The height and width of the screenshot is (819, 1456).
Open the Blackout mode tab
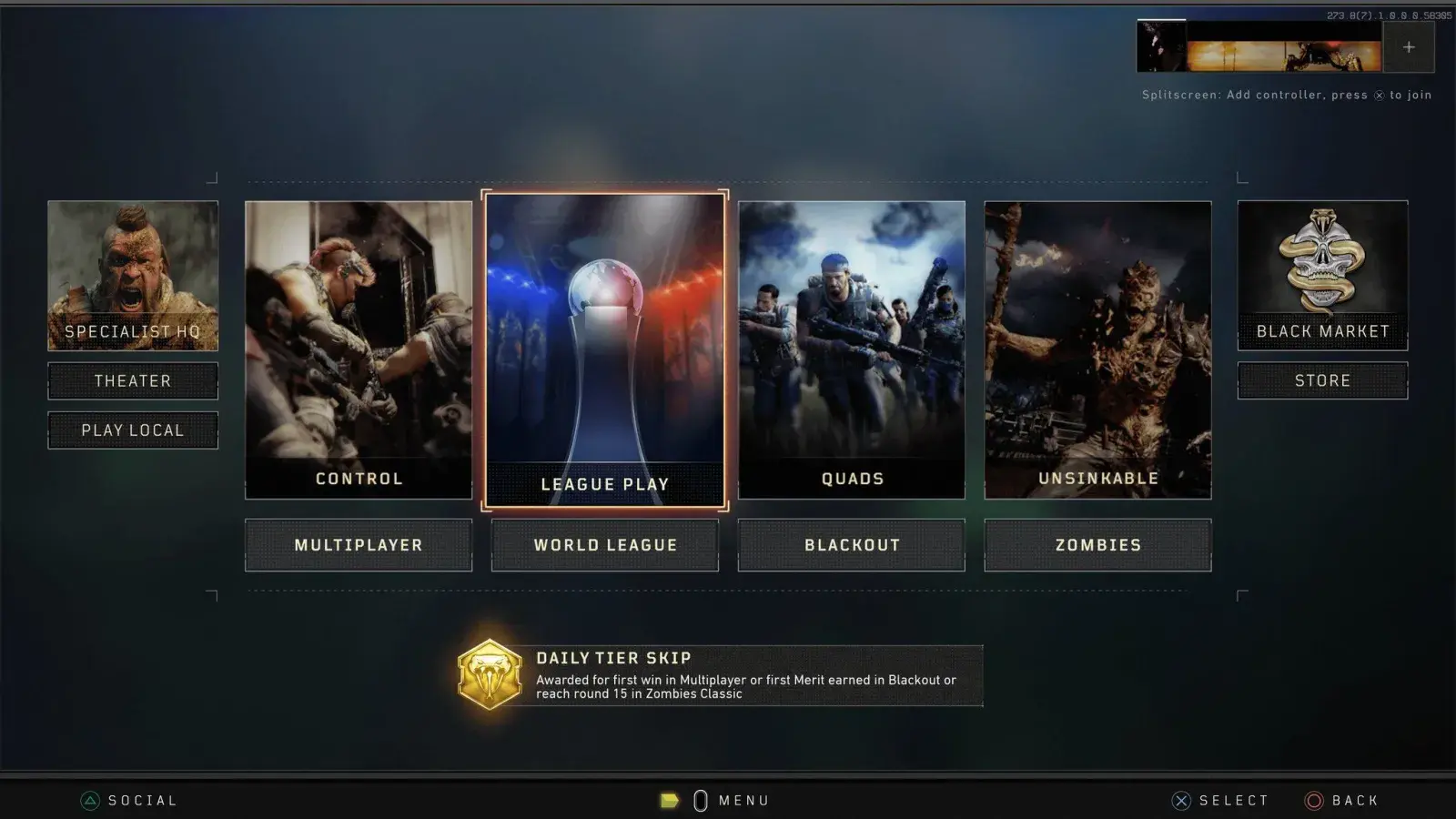[851, 544]
